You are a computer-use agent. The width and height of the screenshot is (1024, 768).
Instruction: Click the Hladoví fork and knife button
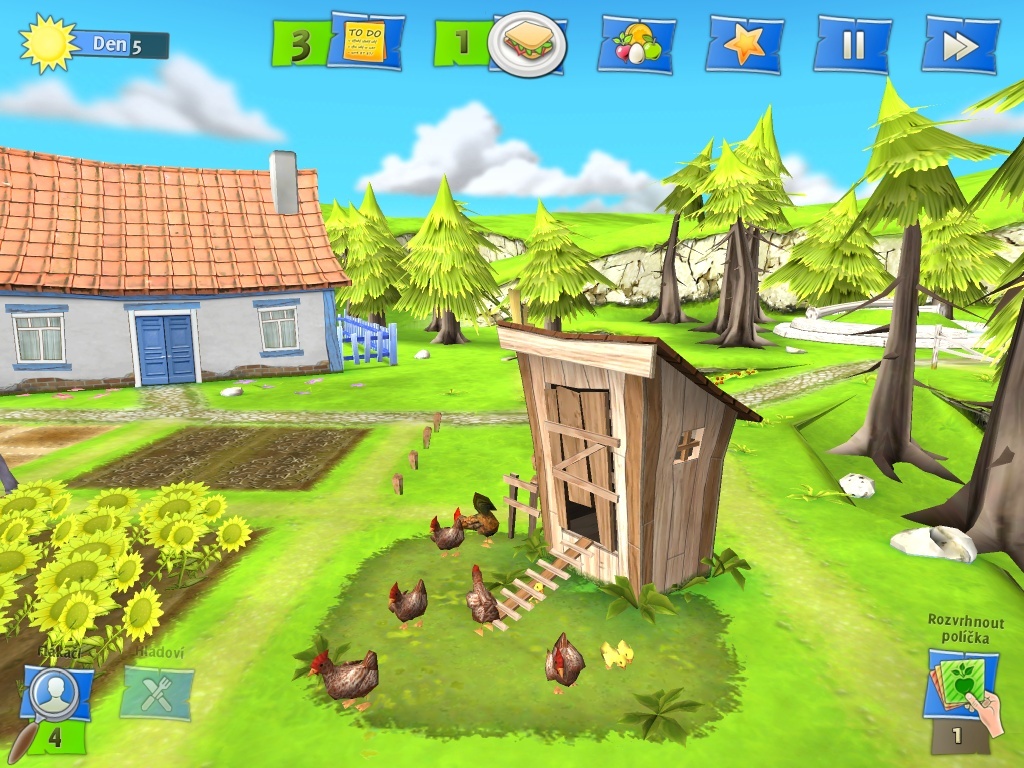pyautogui.click(x=157, y=693)
